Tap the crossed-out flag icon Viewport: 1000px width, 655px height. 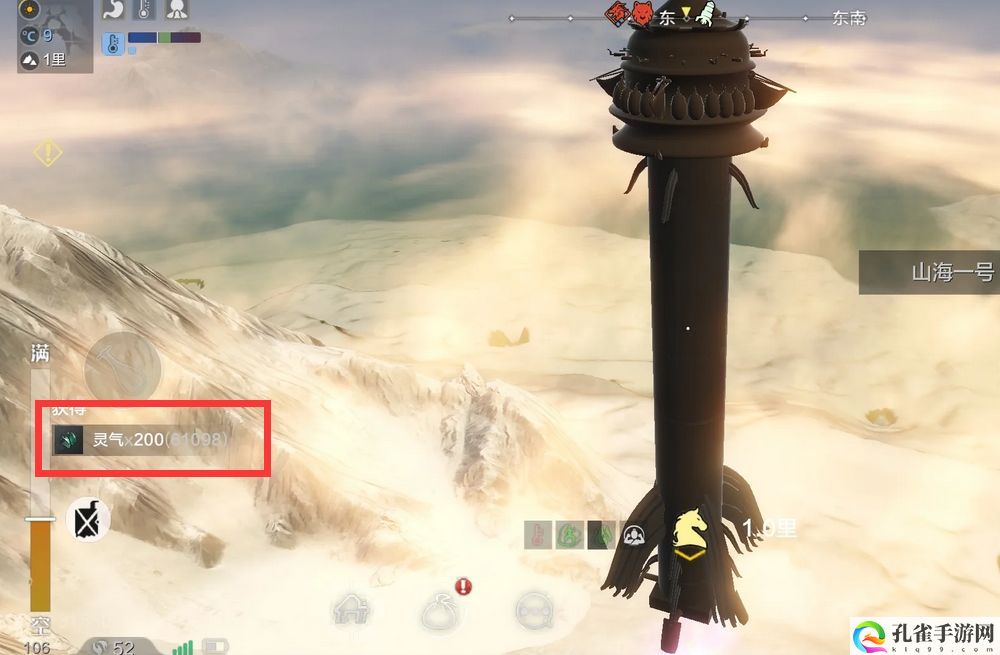coord(88,520)
